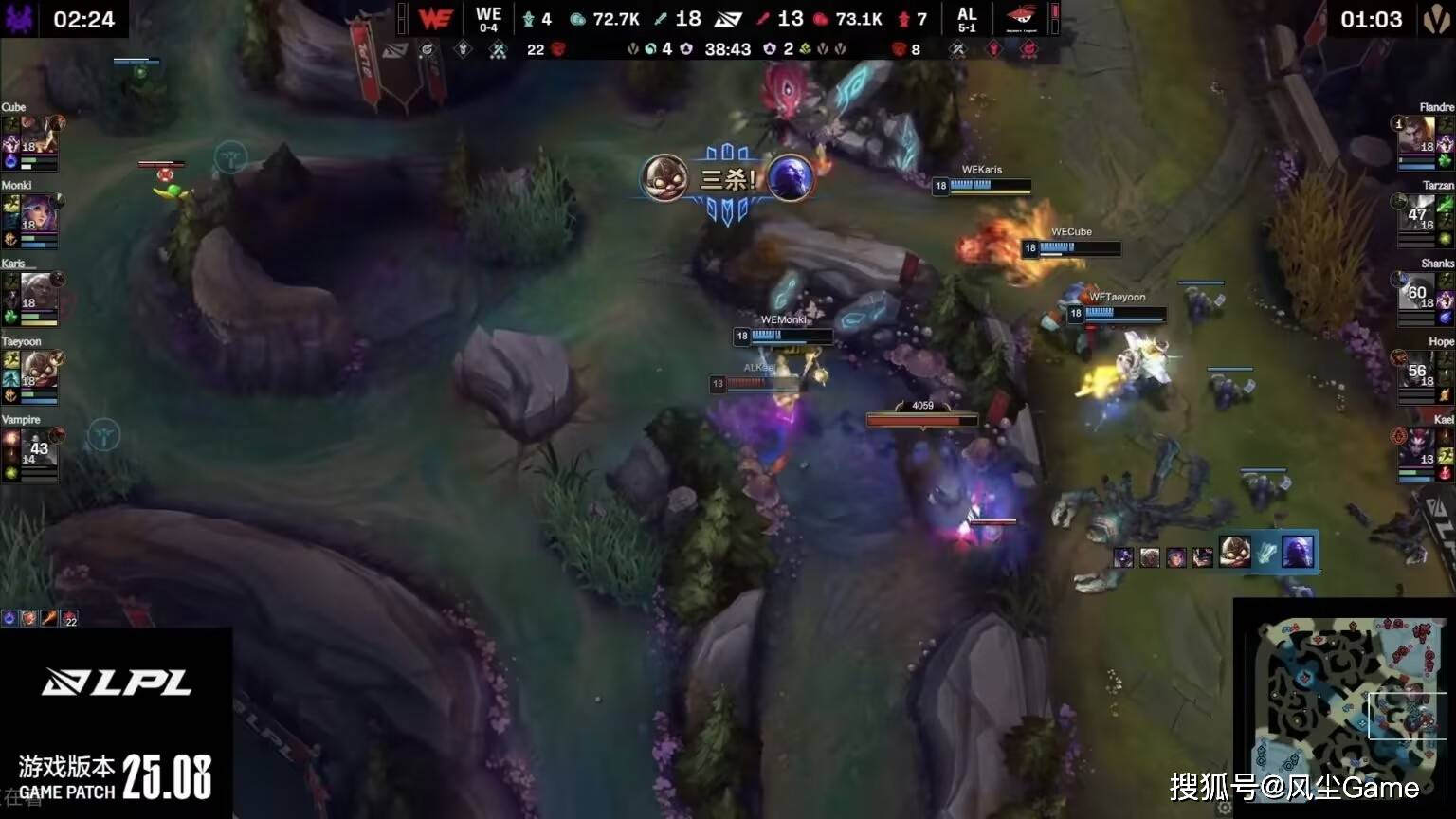Choose Taeyoon's champion portrait
Image resolution: width=1456 pixels, height=819 pixels.
38,369
